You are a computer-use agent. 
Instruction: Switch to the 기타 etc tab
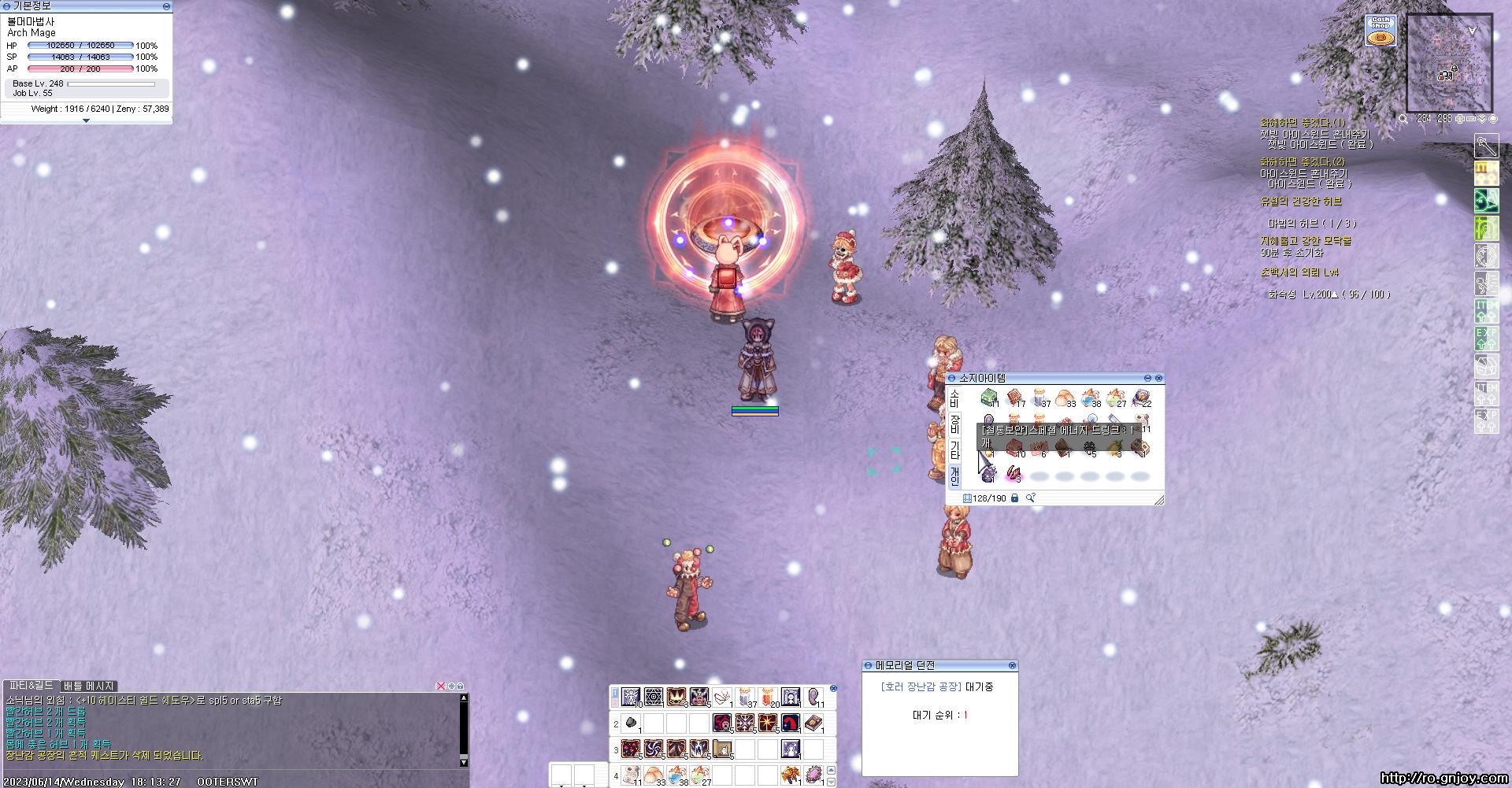pyautogui.click(x=954, y=449)
